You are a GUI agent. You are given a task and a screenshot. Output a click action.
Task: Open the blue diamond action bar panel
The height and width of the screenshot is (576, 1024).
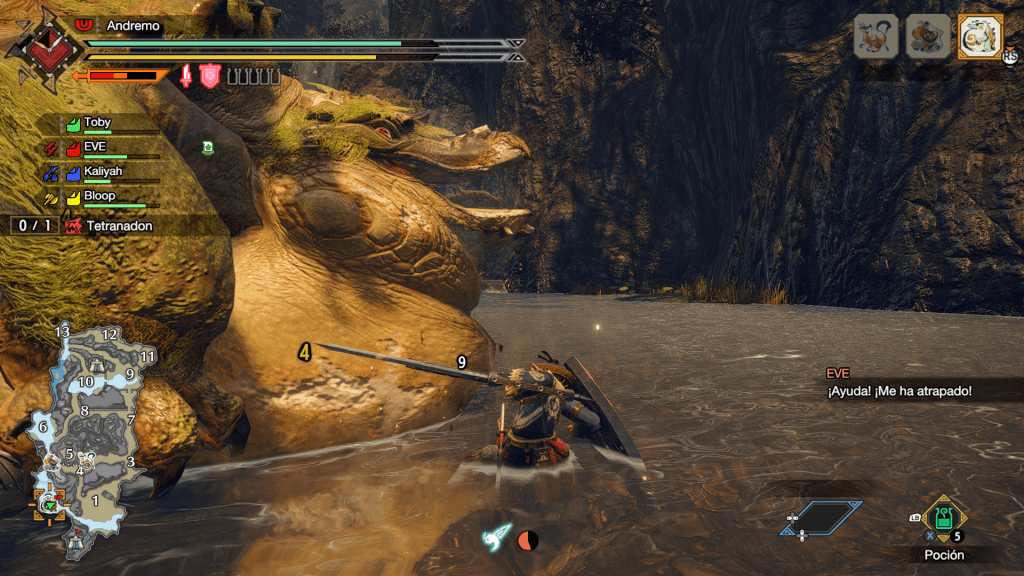[820, 517]
